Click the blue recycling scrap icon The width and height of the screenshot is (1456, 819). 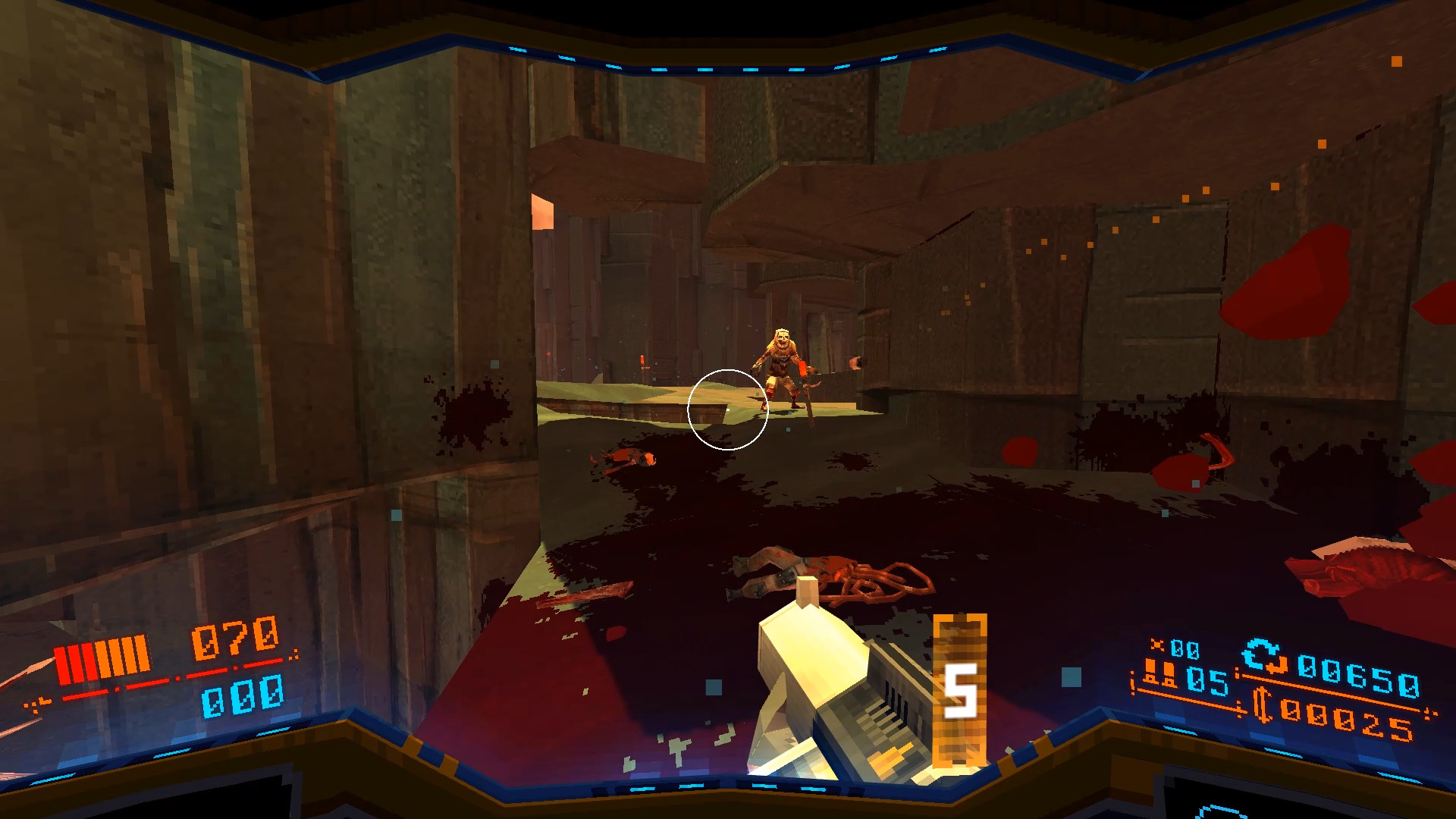pos(1263,655)
